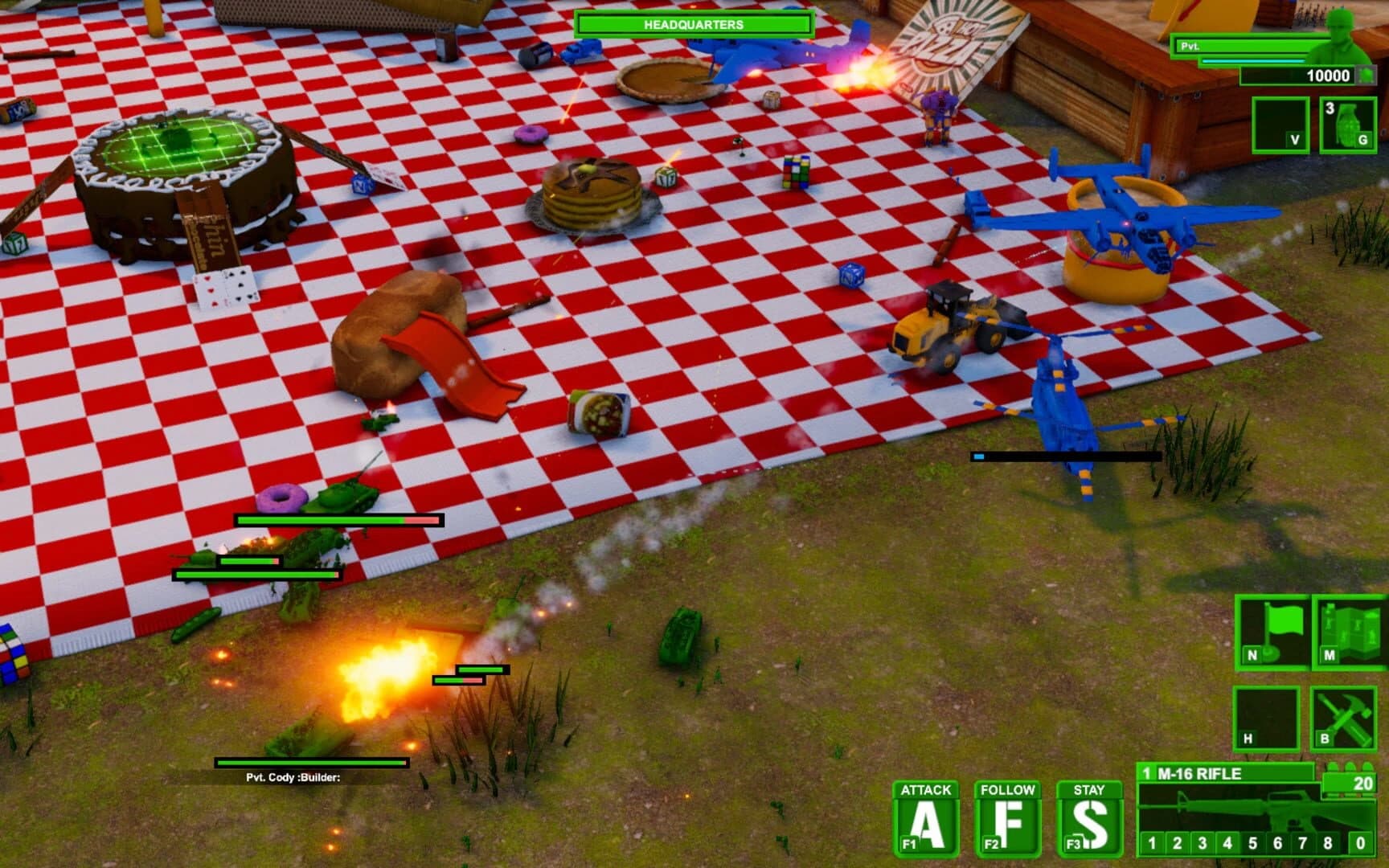Click the ammo bullets icon above the 20 counter
This screenshot has height=868, width=1389.
[x=1348, y=768]
